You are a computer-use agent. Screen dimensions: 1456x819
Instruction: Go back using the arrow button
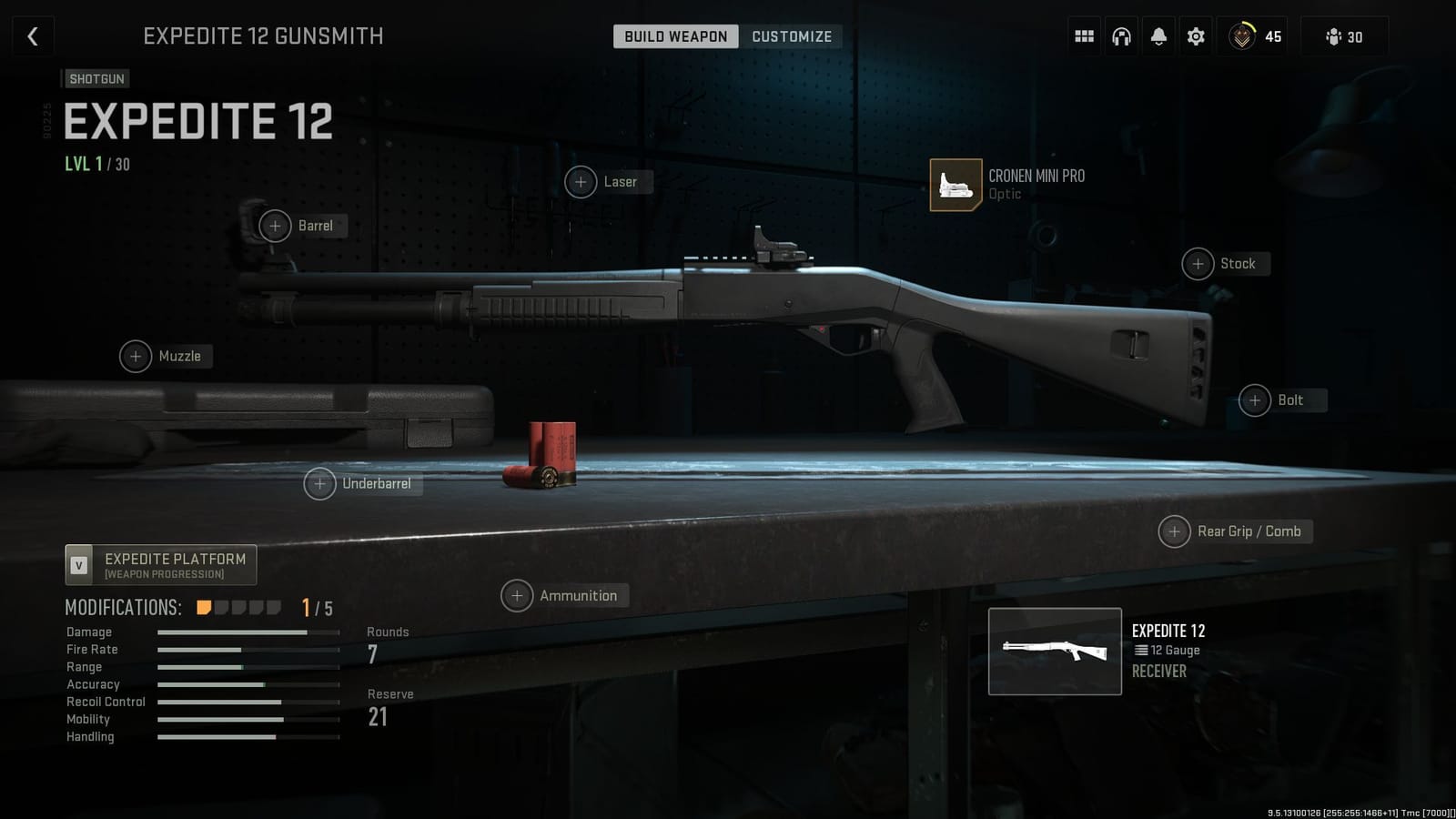33,35
